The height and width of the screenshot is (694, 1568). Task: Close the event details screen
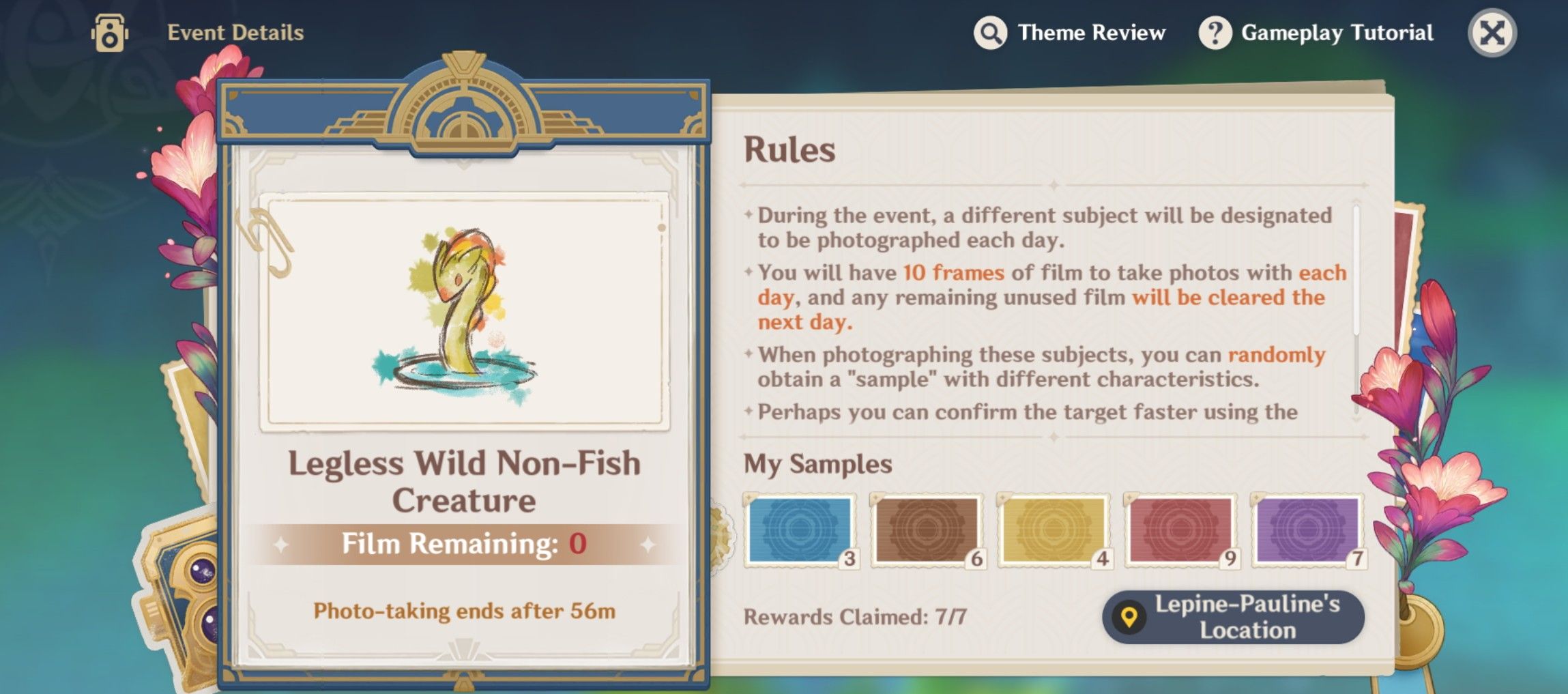[1491, 32]
